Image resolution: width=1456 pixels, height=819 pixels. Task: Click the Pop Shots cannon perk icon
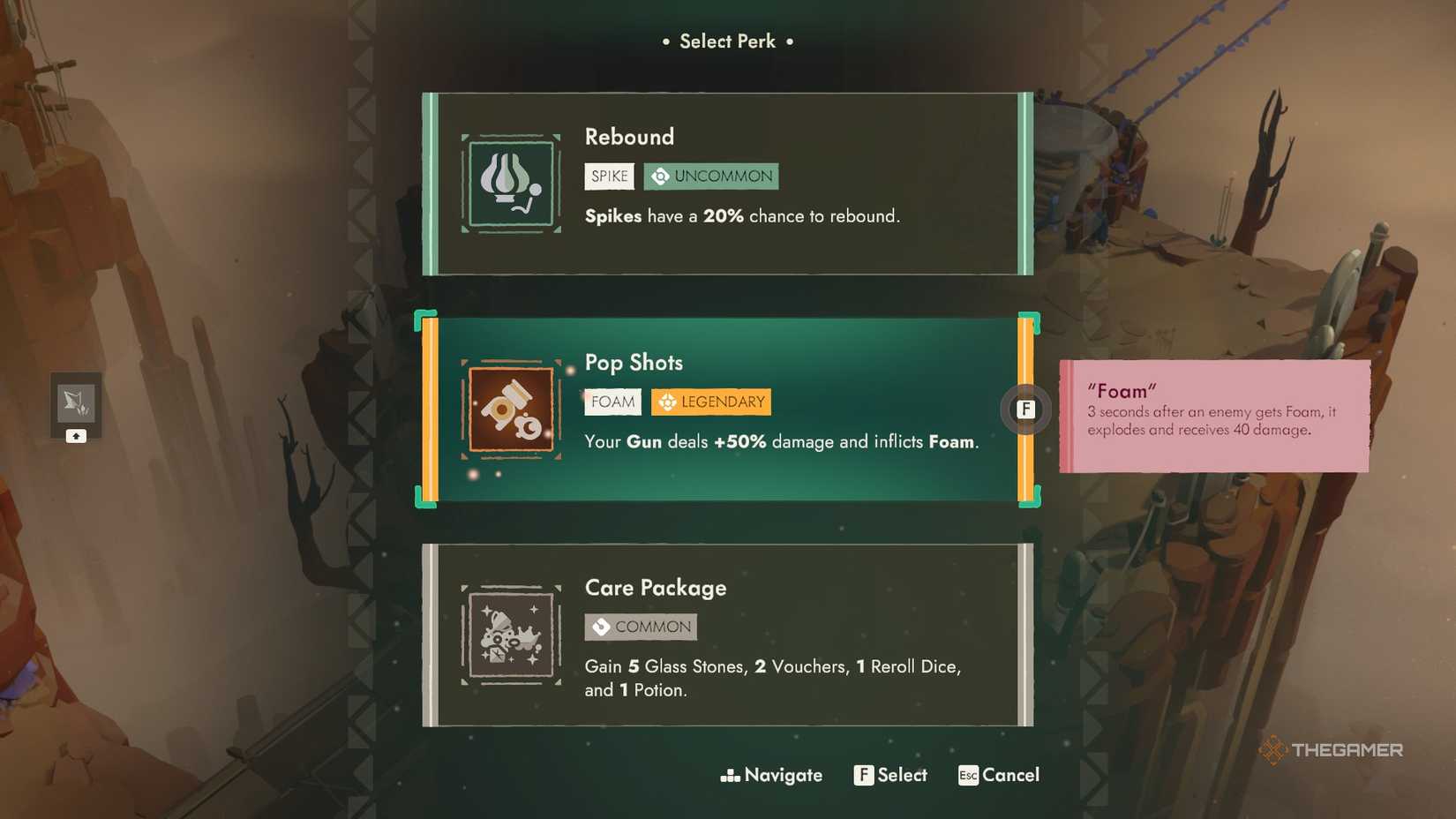click(510, 409)
